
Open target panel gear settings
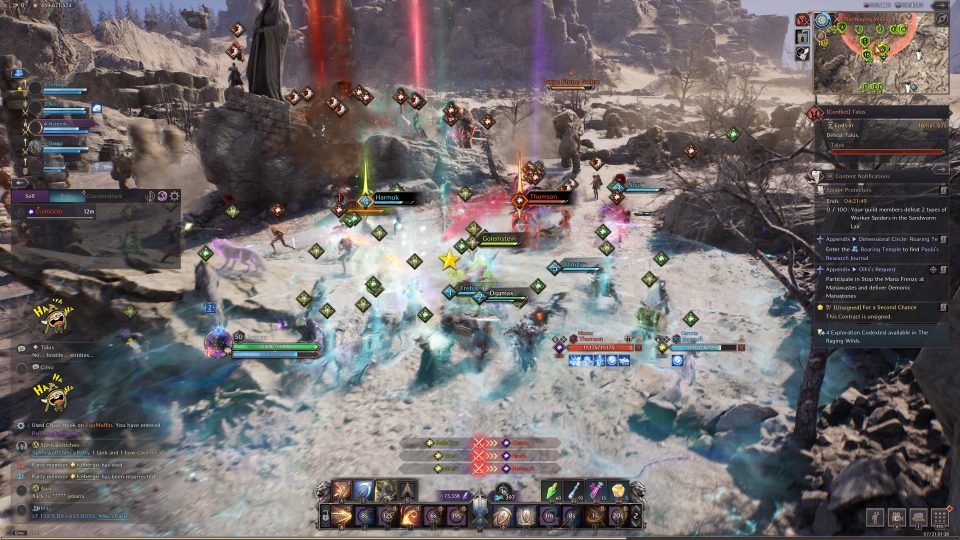coord(175,197)
